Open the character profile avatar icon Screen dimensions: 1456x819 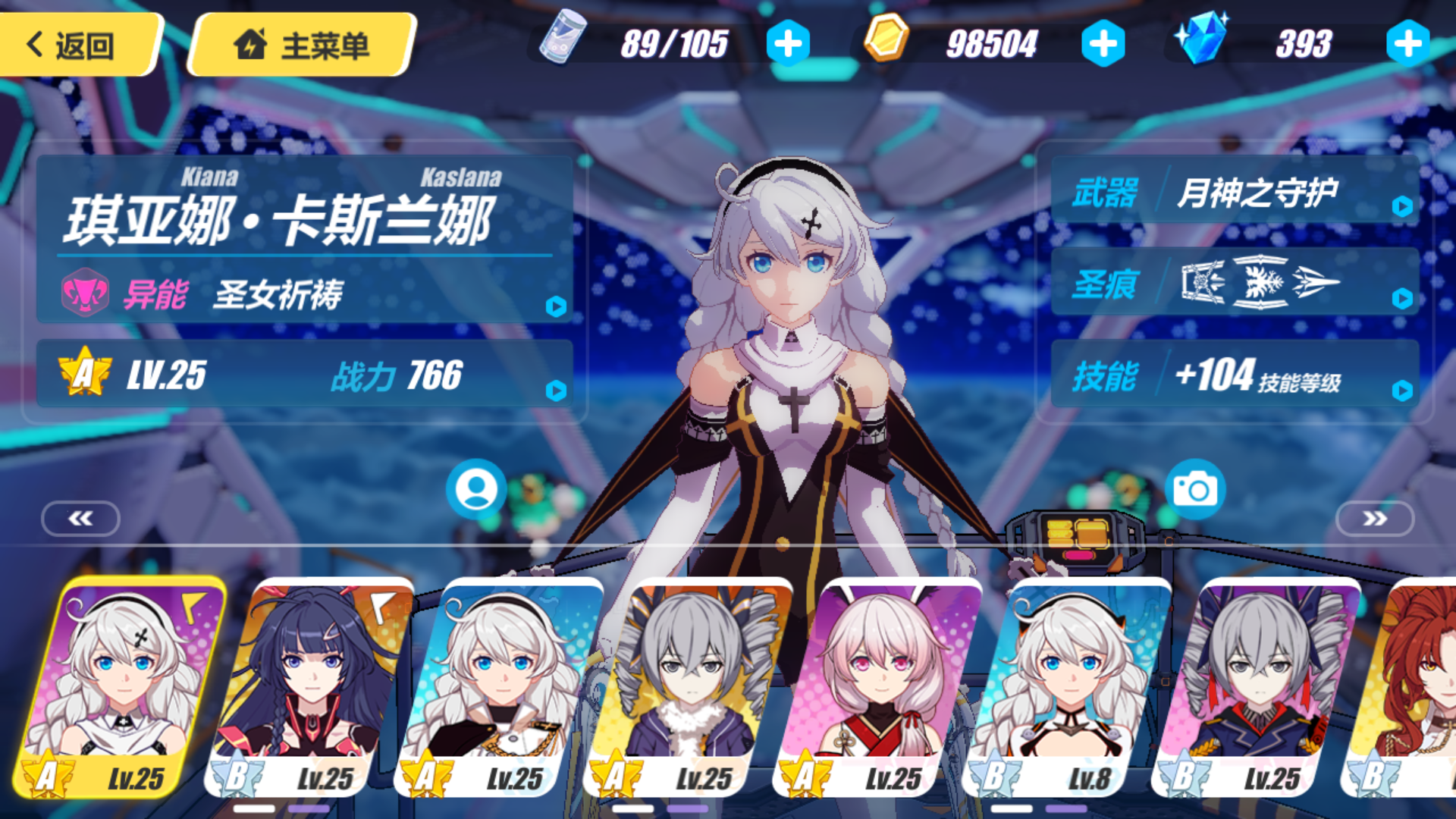click(475, 489)
